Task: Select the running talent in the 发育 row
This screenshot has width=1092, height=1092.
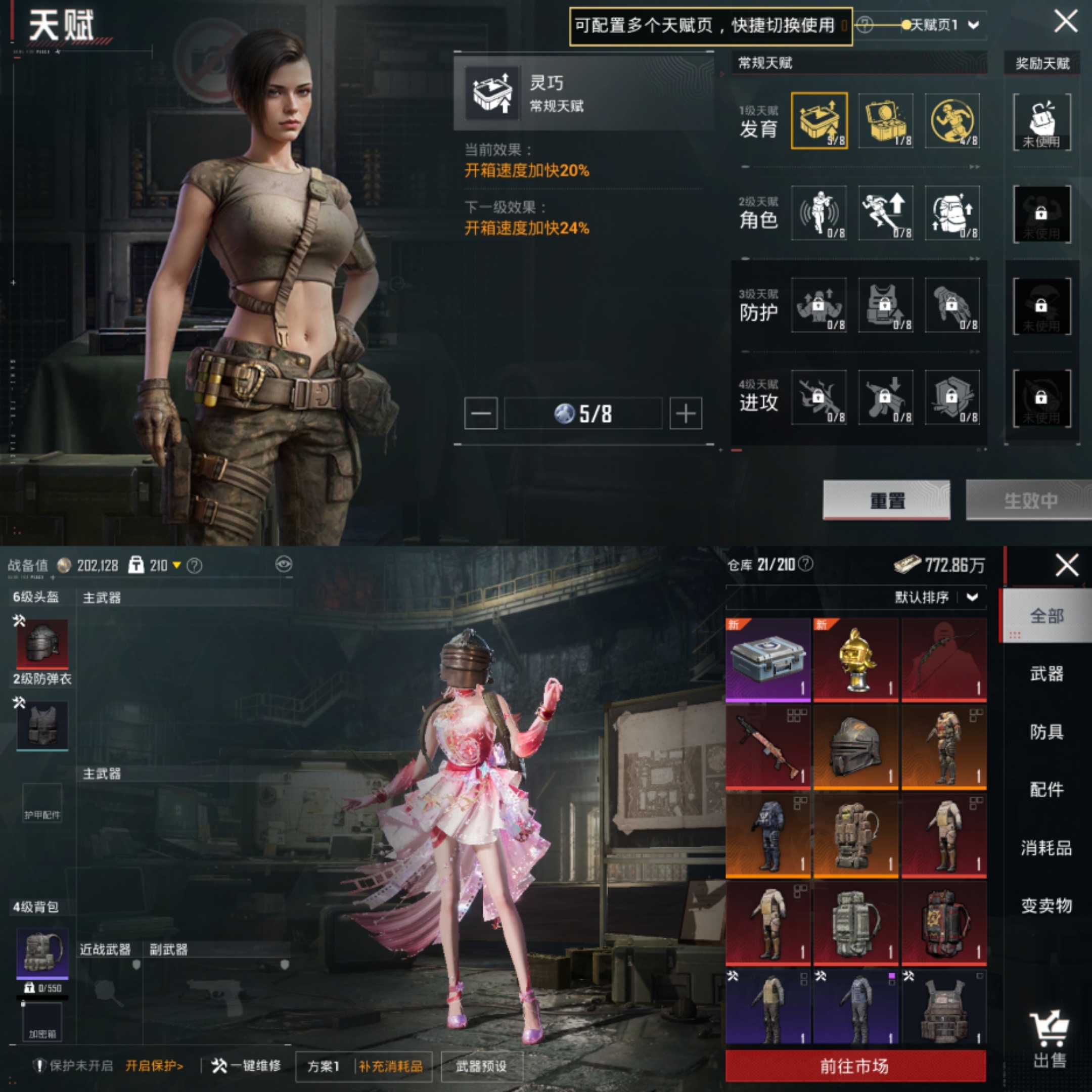Action: [952, 120]
